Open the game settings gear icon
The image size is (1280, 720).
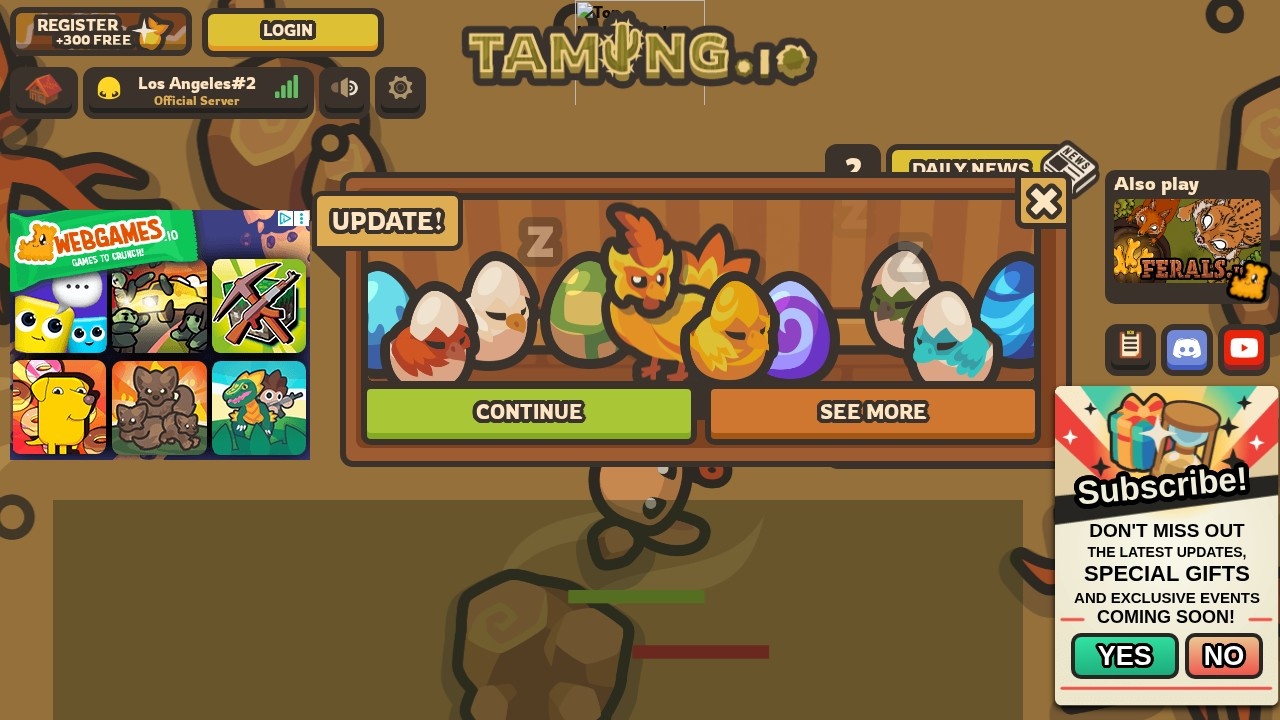click(400, 89)
